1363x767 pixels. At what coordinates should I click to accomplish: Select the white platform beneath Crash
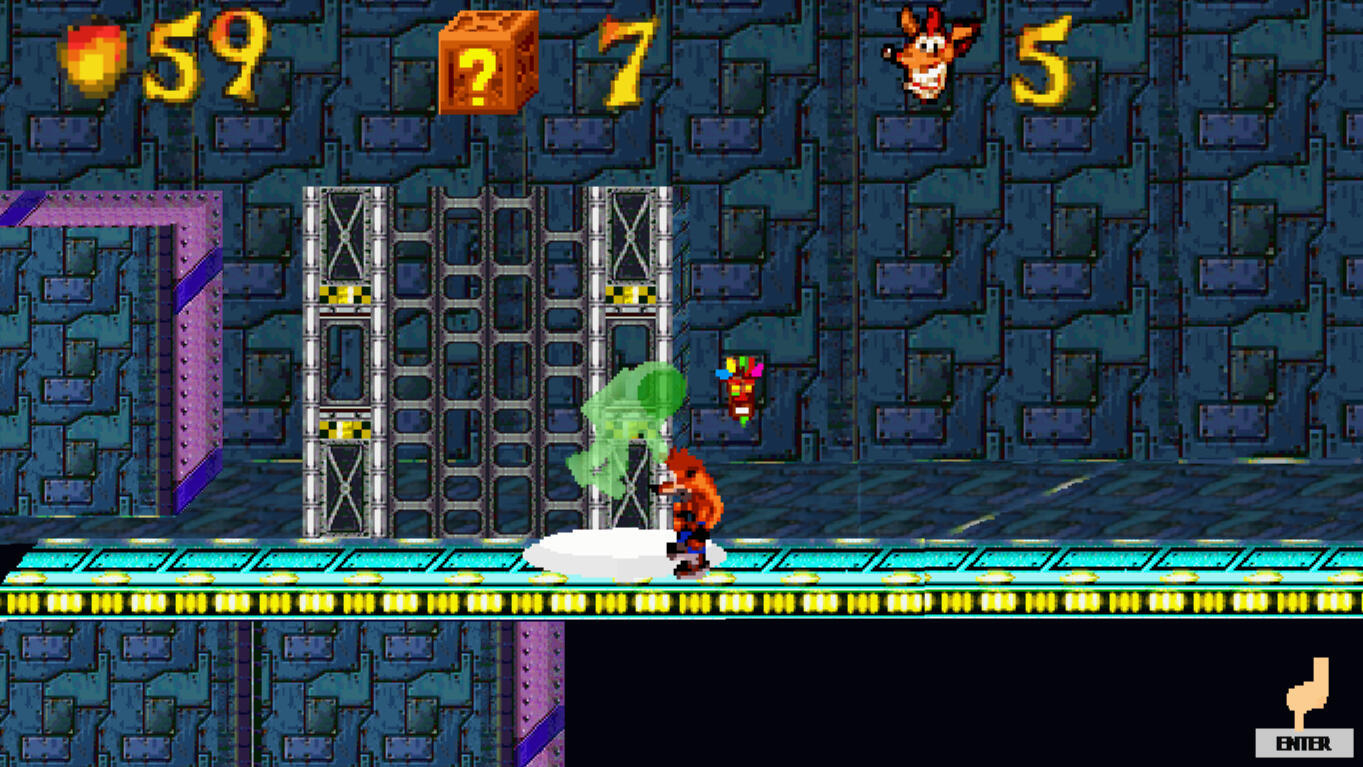pos(610,548)
